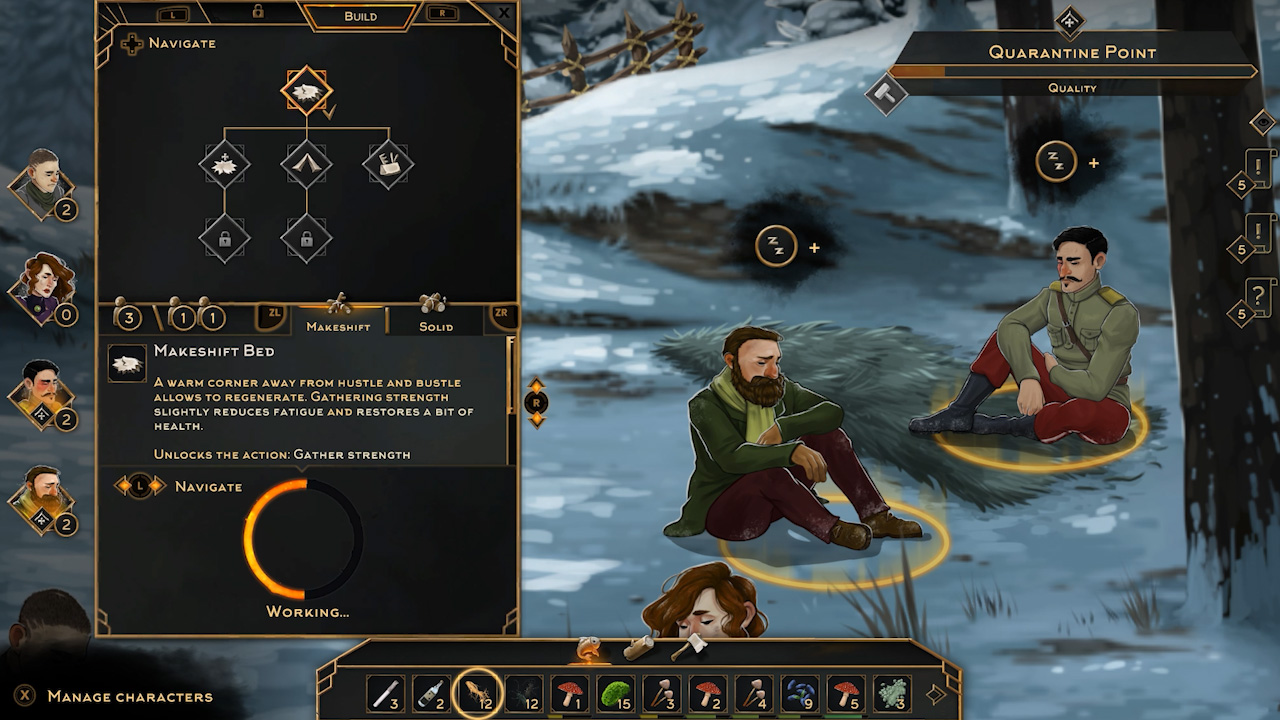
Task: Click the Zz rest spot icon near the soldier
Action: pos(1057,160)
